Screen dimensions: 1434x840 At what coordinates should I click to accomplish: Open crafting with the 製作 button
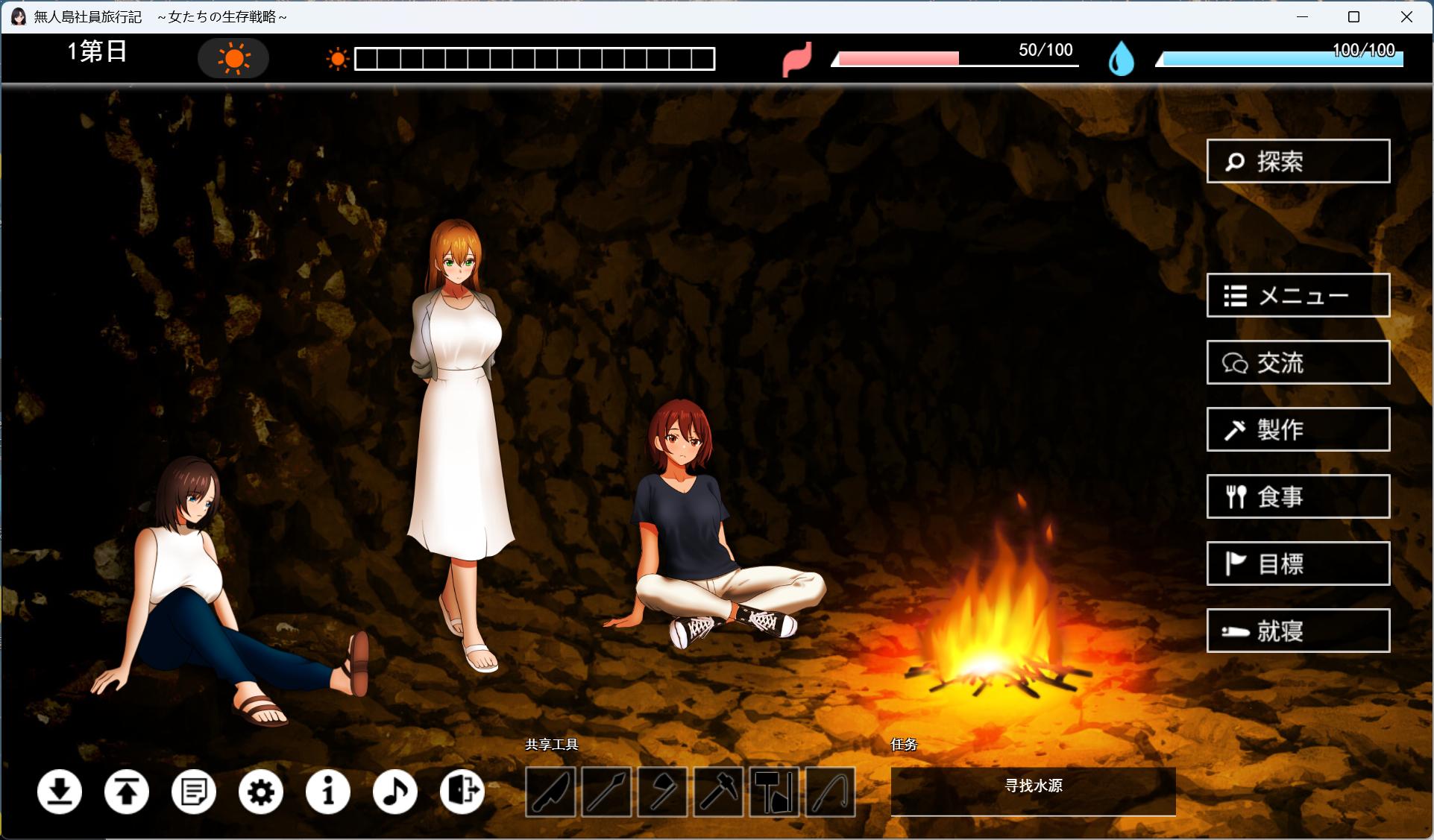(x=1298, y=430)
